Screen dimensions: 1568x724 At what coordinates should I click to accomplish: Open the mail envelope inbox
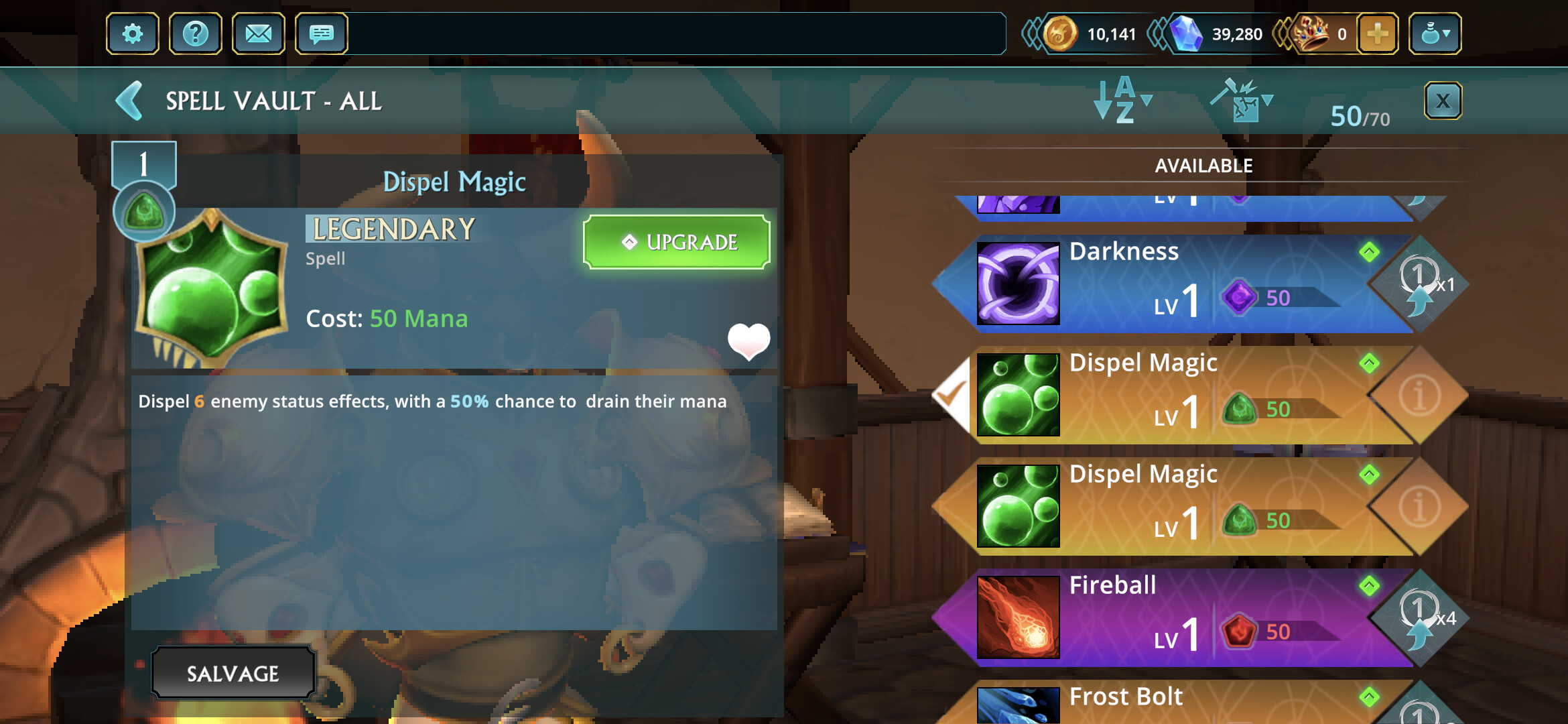pos(258,34)
